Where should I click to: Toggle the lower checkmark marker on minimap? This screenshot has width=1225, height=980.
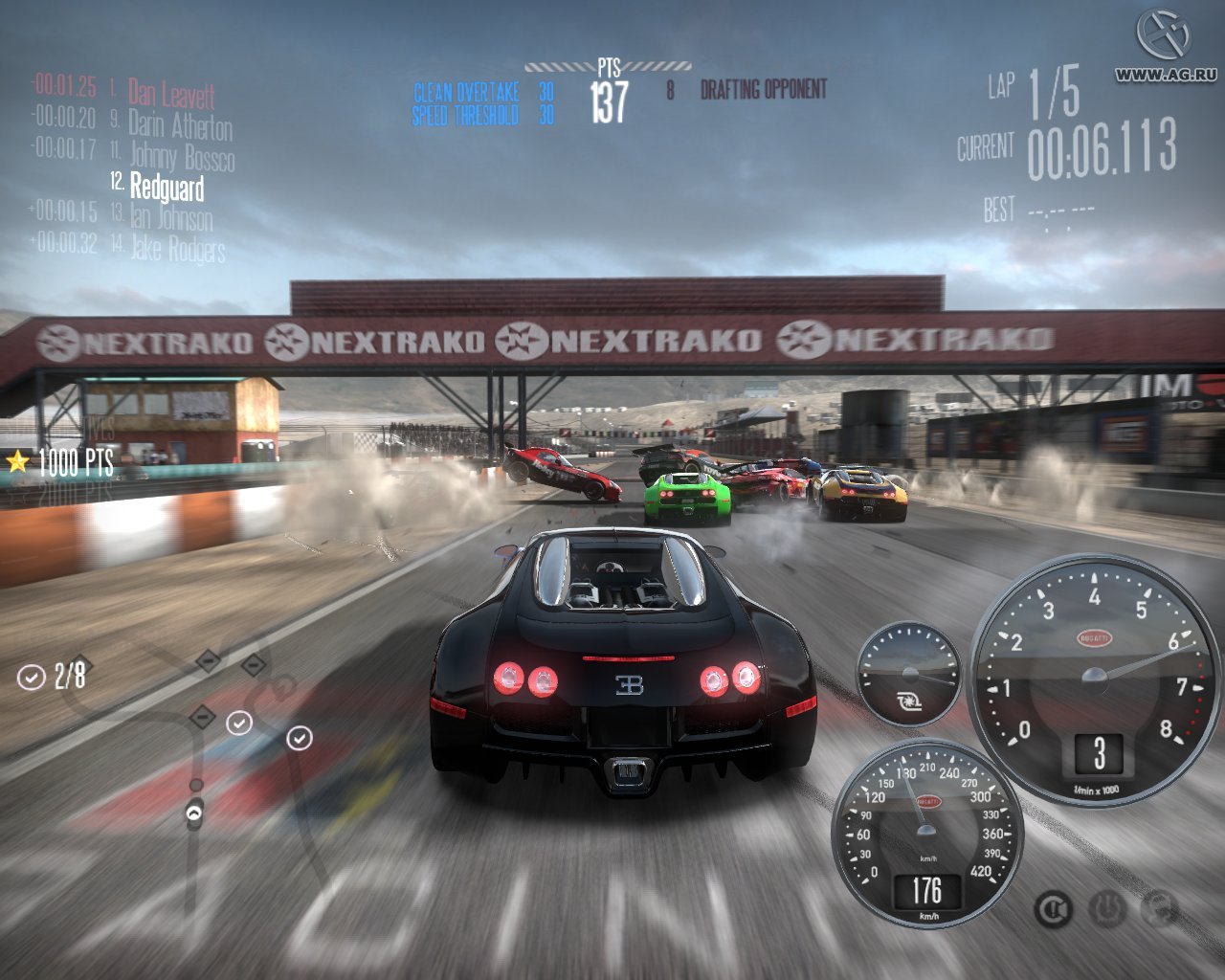click(x=300, y=739)
